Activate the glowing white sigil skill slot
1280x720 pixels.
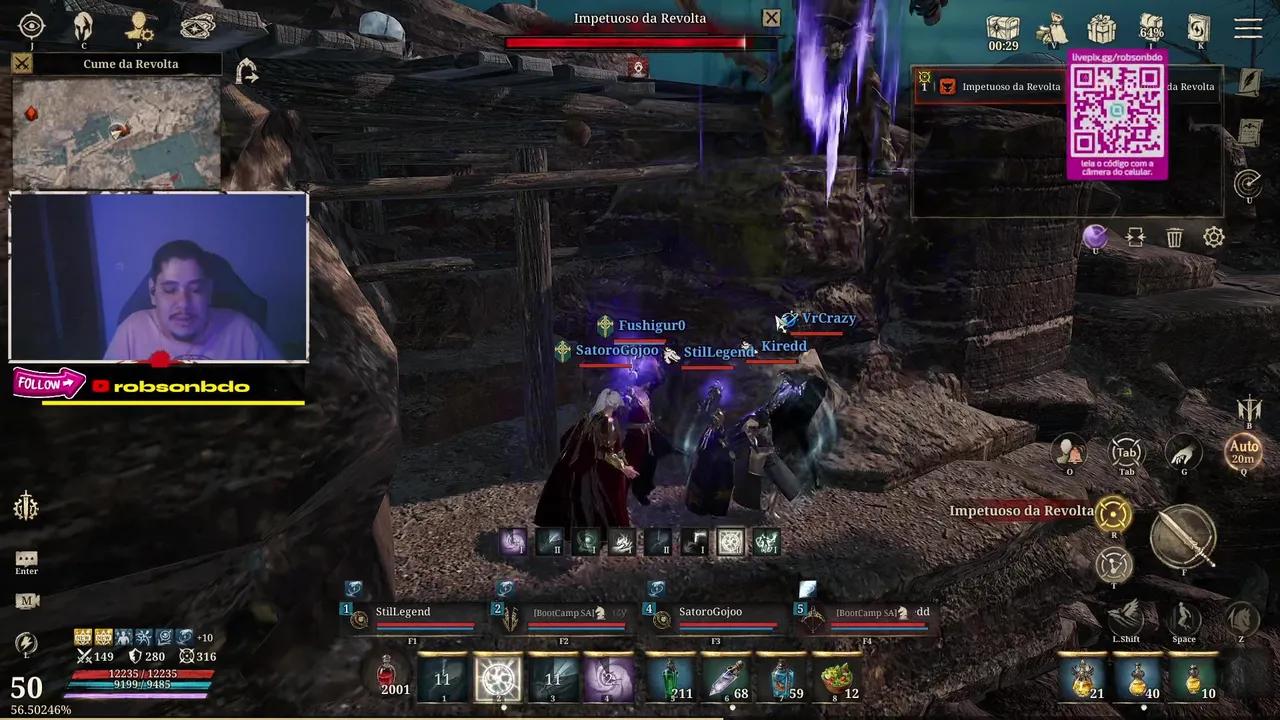click(x=497, y=679)
